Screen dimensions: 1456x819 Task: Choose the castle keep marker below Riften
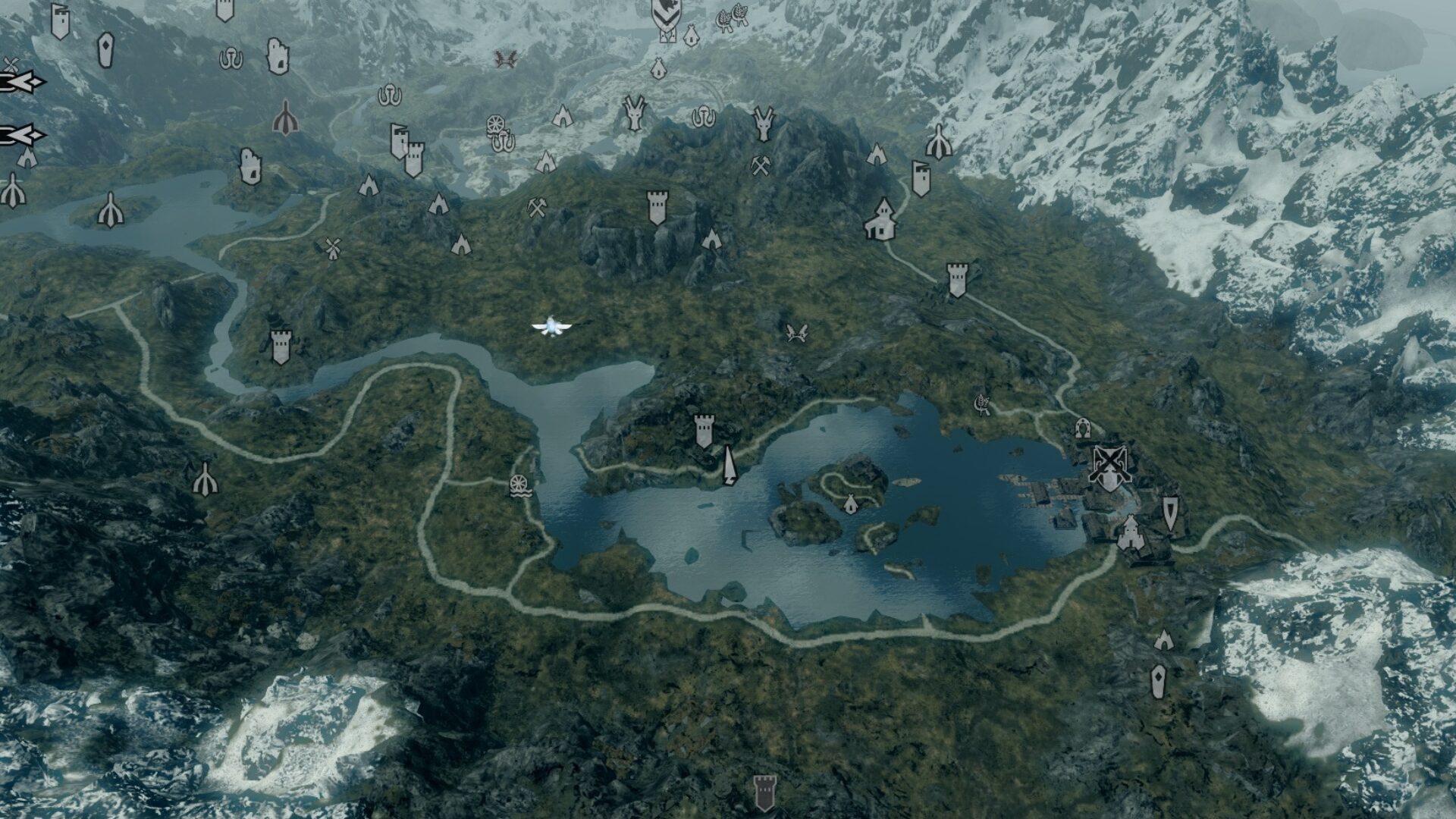(x=1130, y=532)
